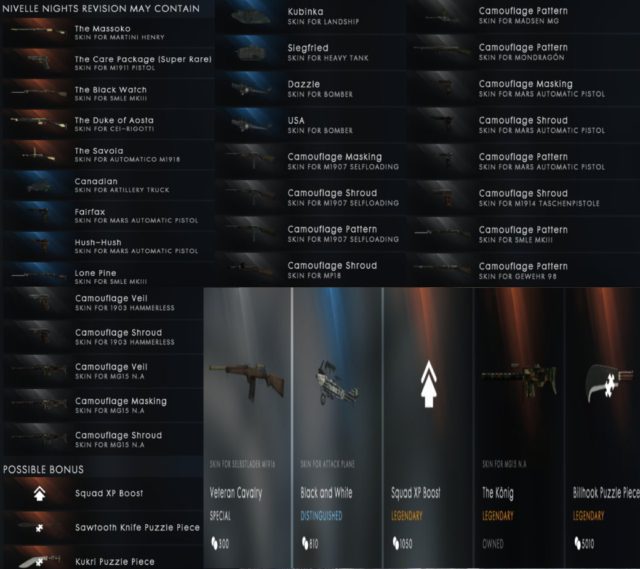This screenshot has width=640, height=569.
Task: Choose the Canadian artillery truck skin
Action: pos(108,184)
